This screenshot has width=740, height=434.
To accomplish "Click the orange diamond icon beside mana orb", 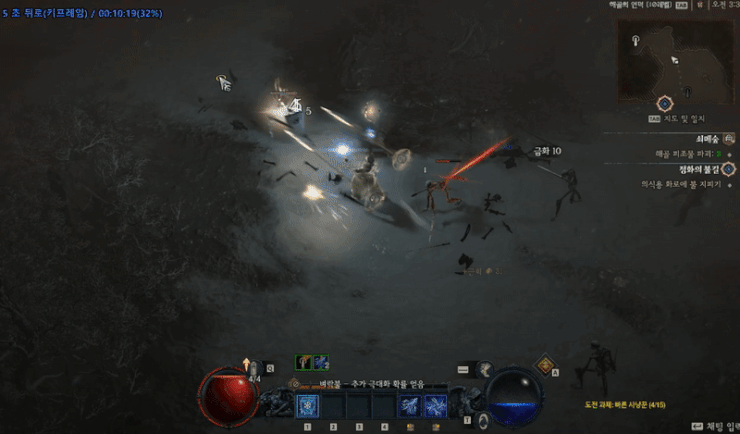I will (x=545, y=365).
